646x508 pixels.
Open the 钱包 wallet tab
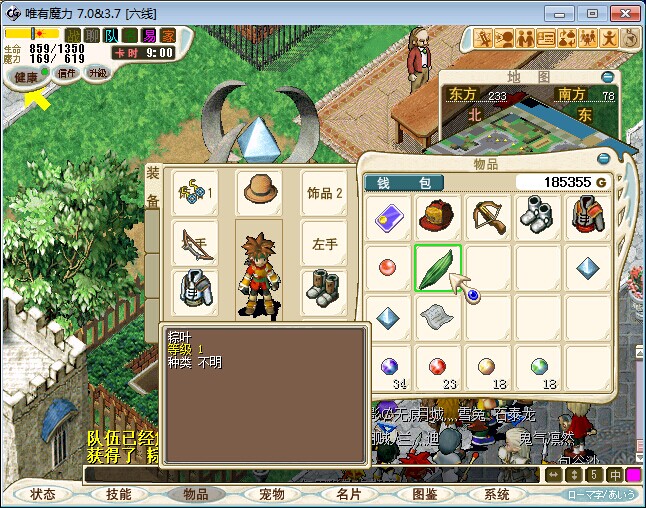(403, 183)
